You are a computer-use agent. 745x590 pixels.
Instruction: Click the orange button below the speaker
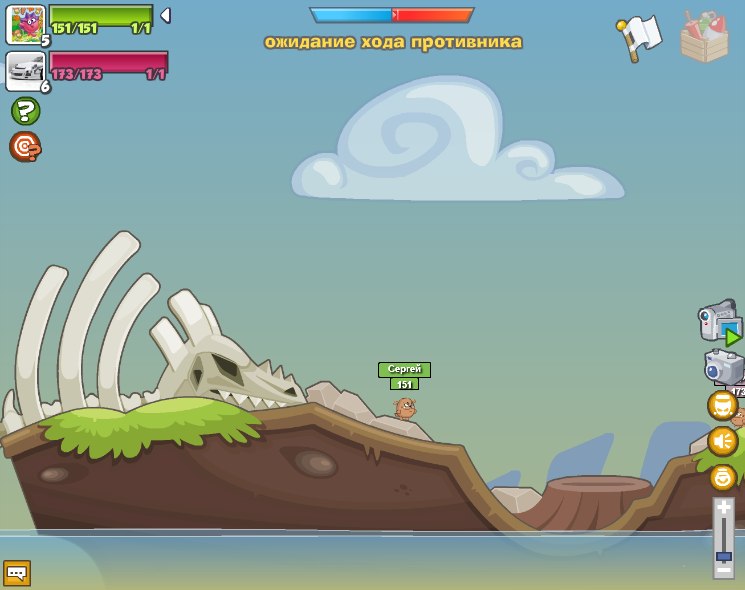tap(722, 477)
